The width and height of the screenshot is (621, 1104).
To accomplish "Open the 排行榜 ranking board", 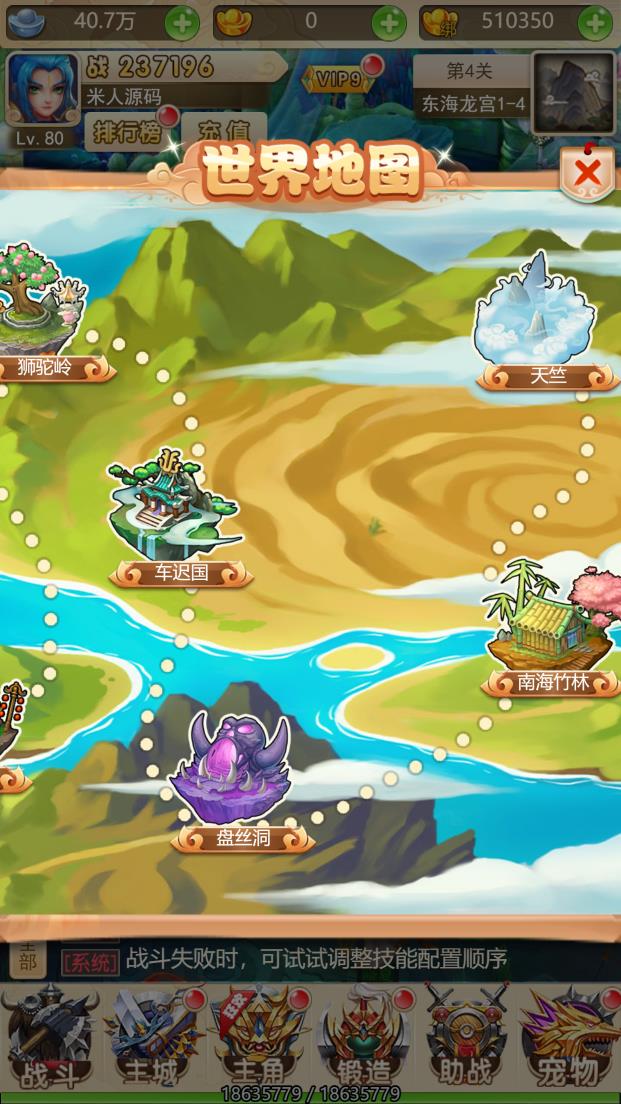I will 127,131.
